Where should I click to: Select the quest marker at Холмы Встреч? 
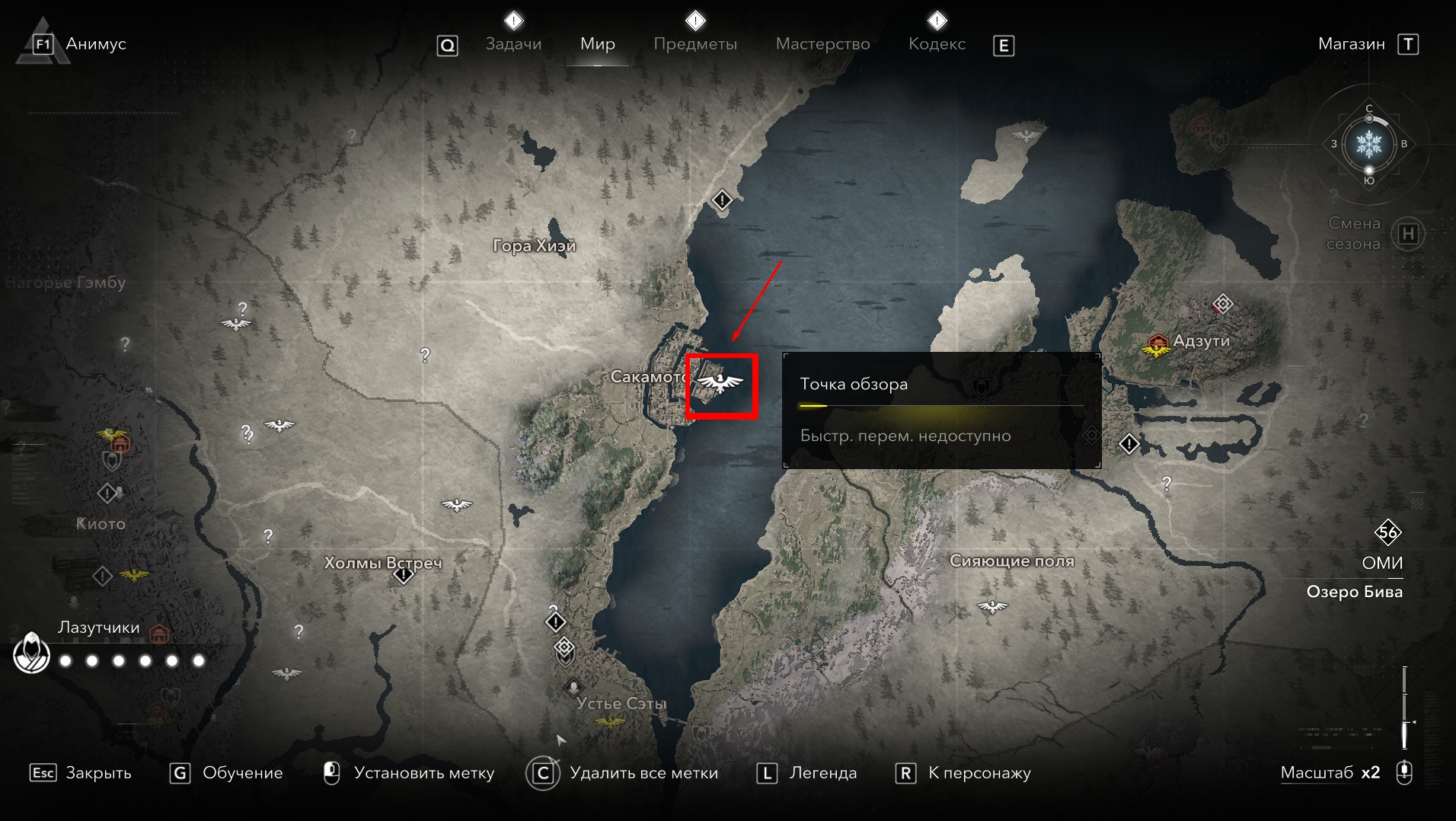tap(404, 575)
